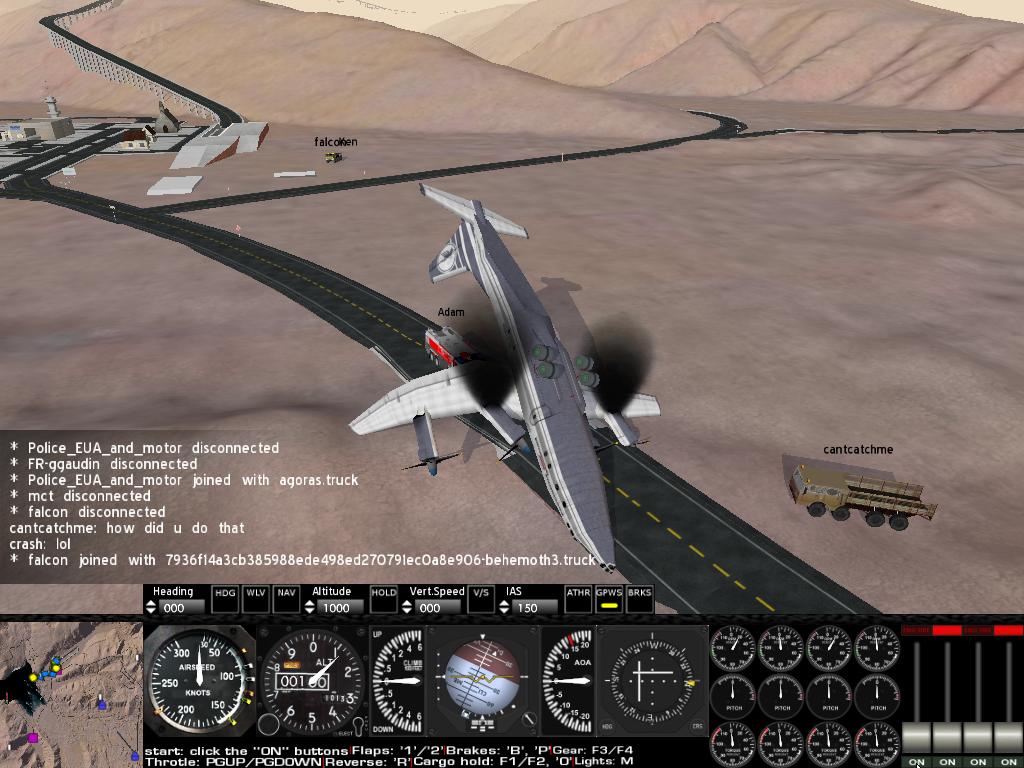Toggle the GPWS warning button
This screenshot has height=768, width=1024.
(609, 598)
